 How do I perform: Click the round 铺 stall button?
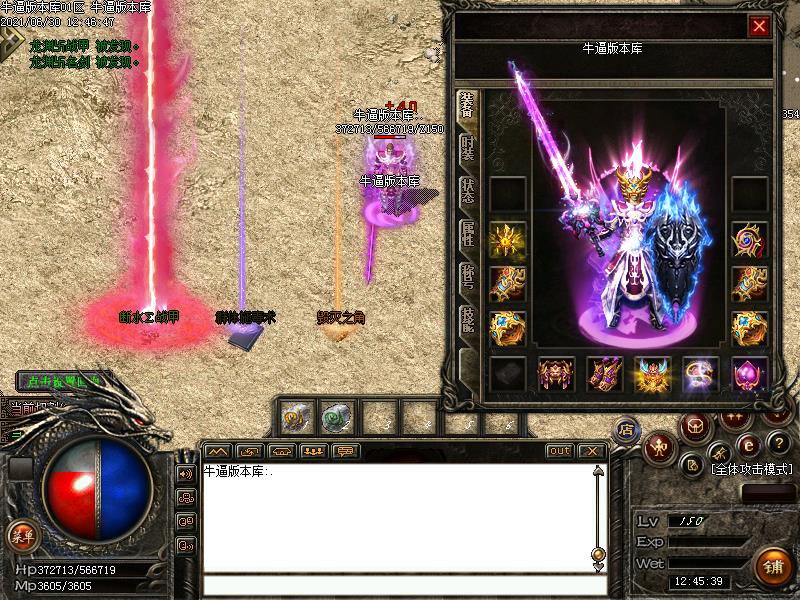772,566
